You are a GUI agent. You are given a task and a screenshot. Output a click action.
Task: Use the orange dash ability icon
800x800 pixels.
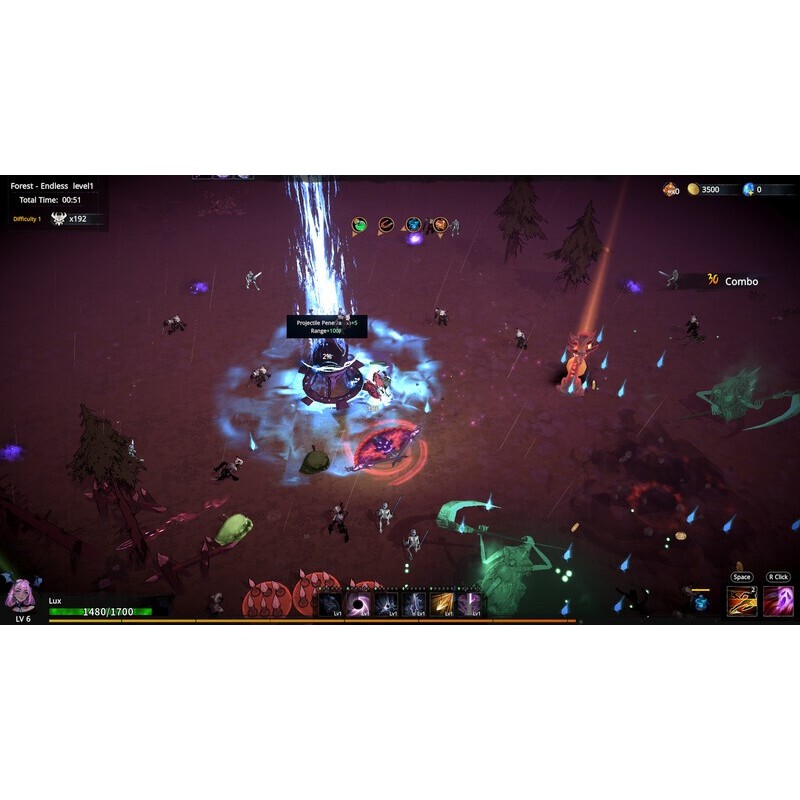pyautogui.click(x=741, y=600)
